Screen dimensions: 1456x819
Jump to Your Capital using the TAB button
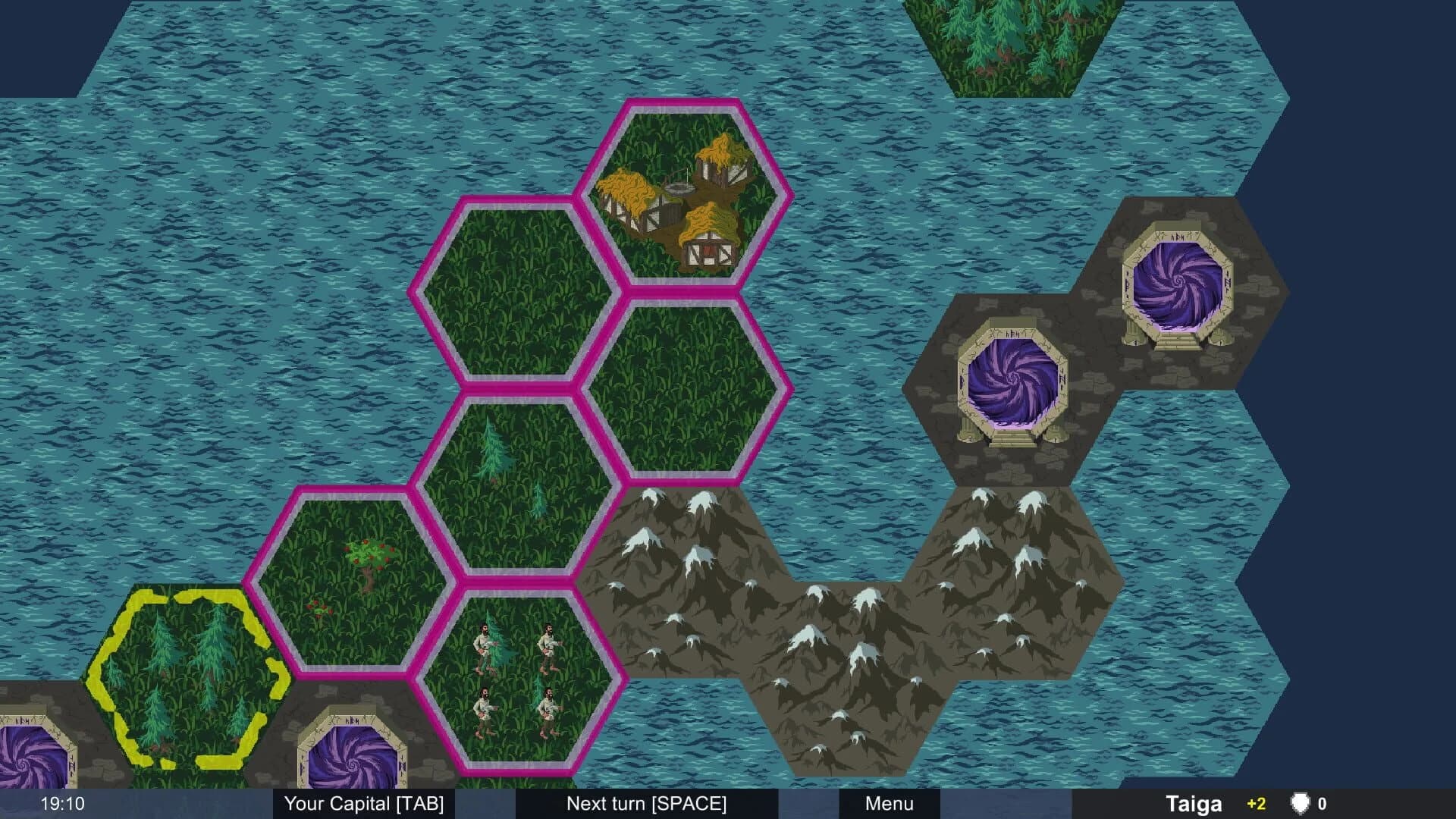coord(364,804)
